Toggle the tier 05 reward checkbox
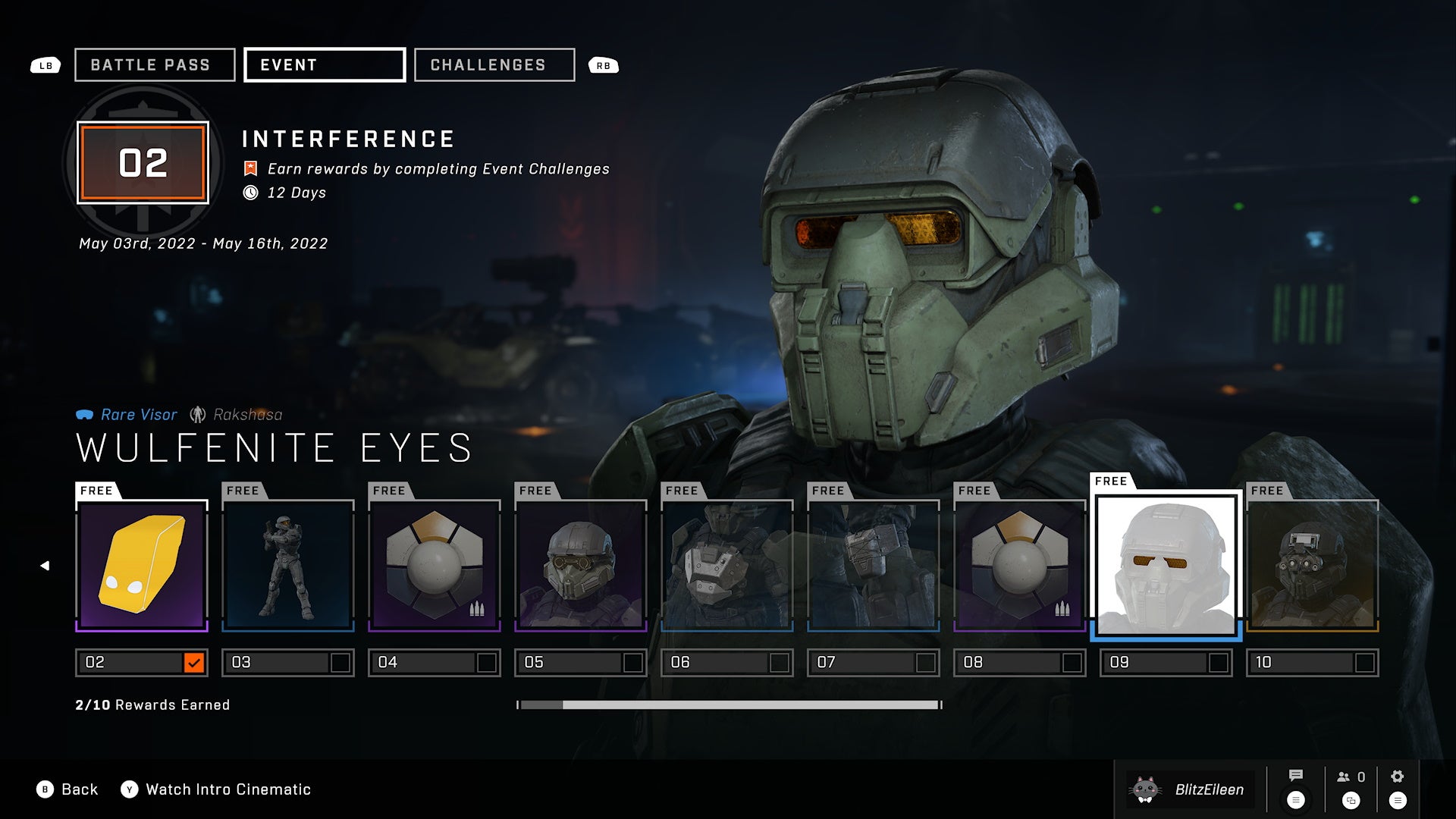 click(635, 662)
